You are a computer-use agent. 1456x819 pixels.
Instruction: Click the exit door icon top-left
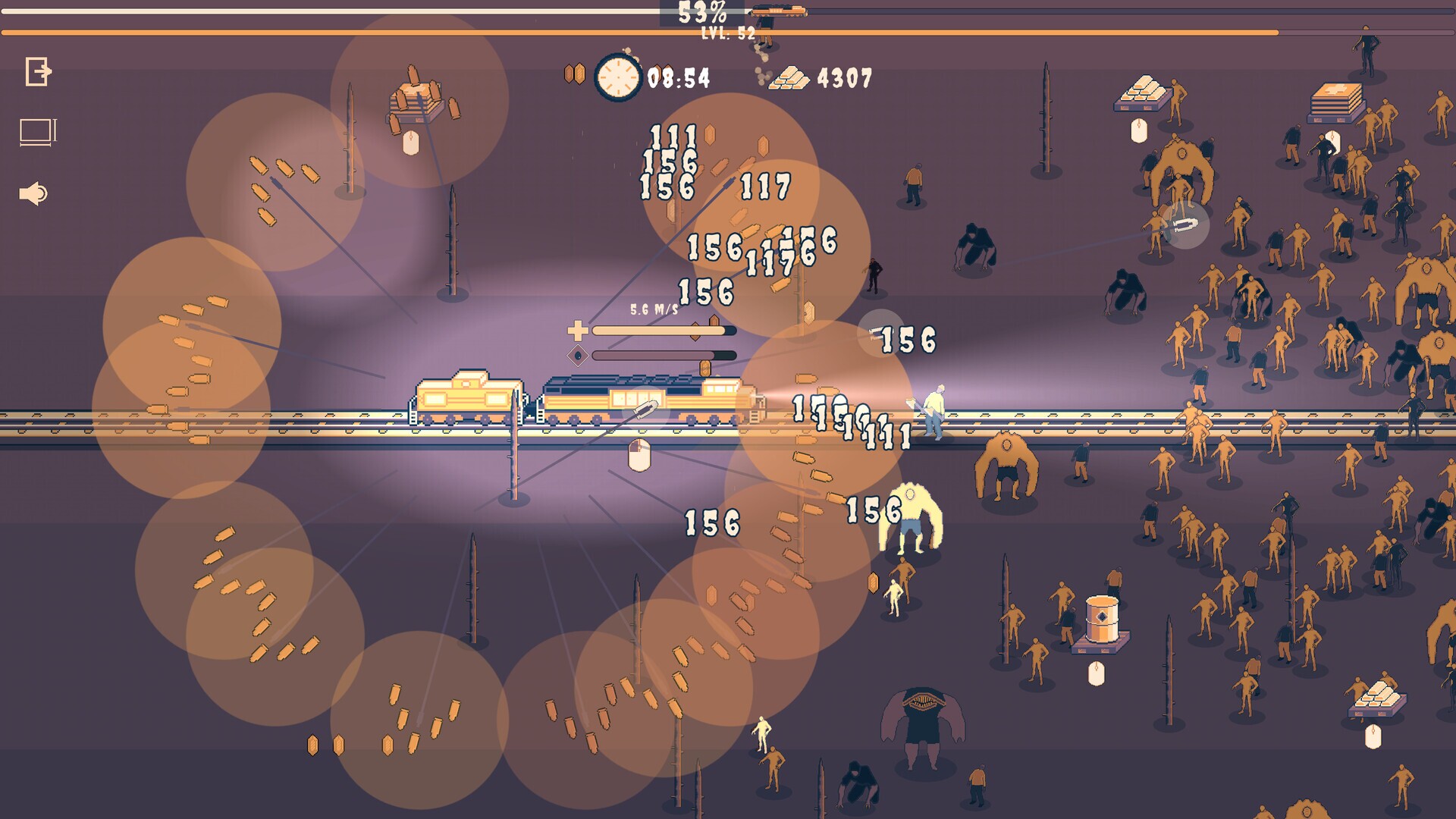(x=36, y=73)
